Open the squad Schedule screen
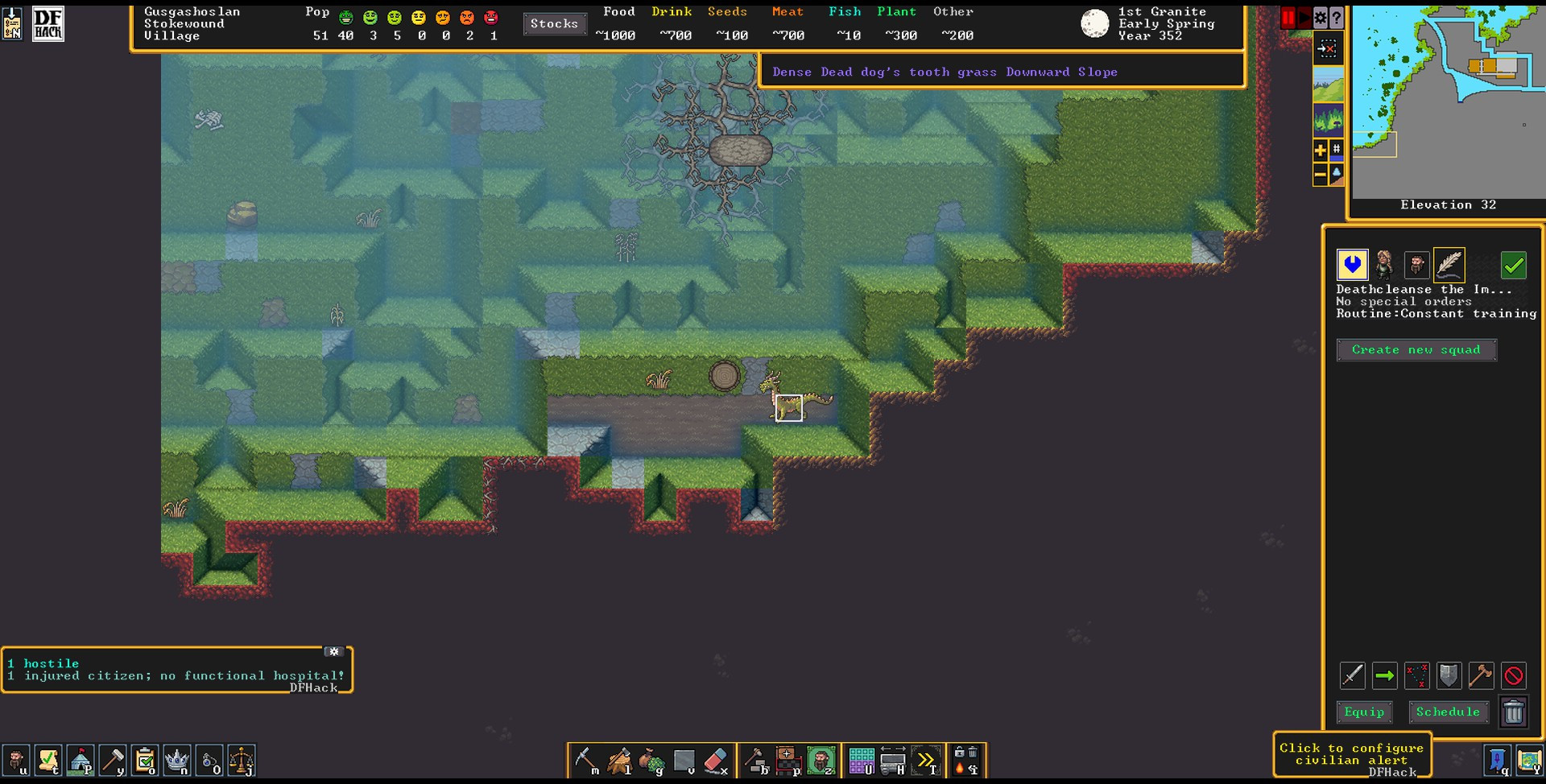This screenshot has width=1546, height=784. (x=1447, y=712)
